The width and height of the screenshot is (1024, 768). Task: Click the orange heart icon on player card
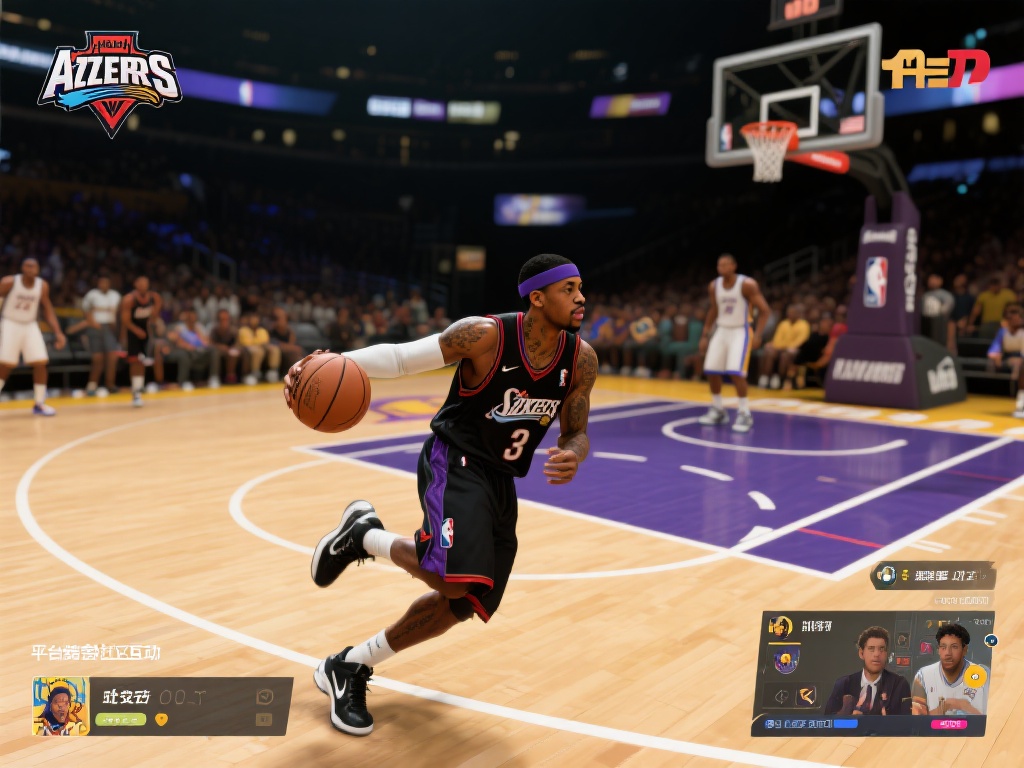(x=161, y=719)
